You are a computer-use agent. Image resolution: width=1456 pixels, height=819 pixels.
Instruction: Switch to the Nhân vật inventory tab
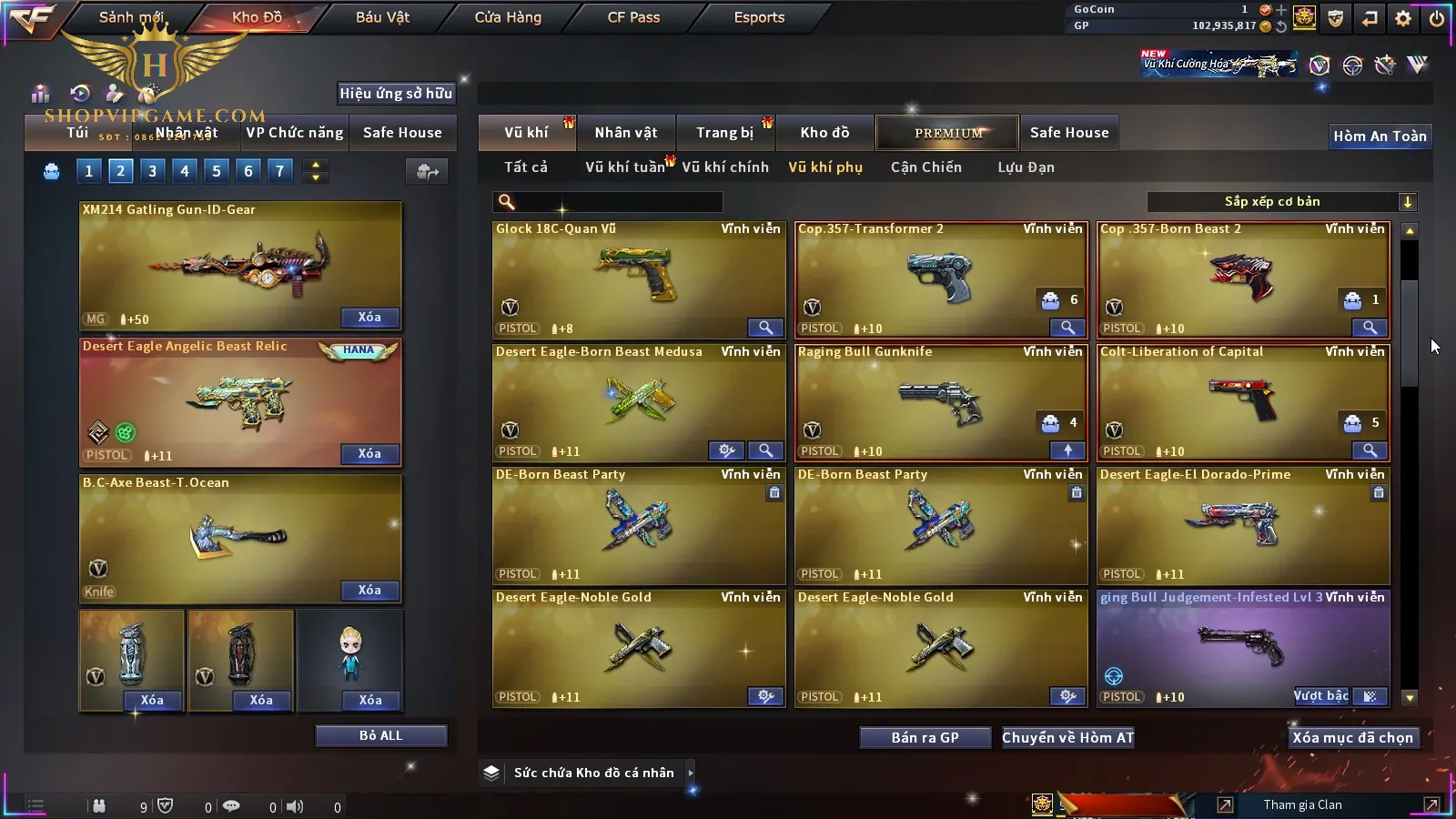pos(626,133)
